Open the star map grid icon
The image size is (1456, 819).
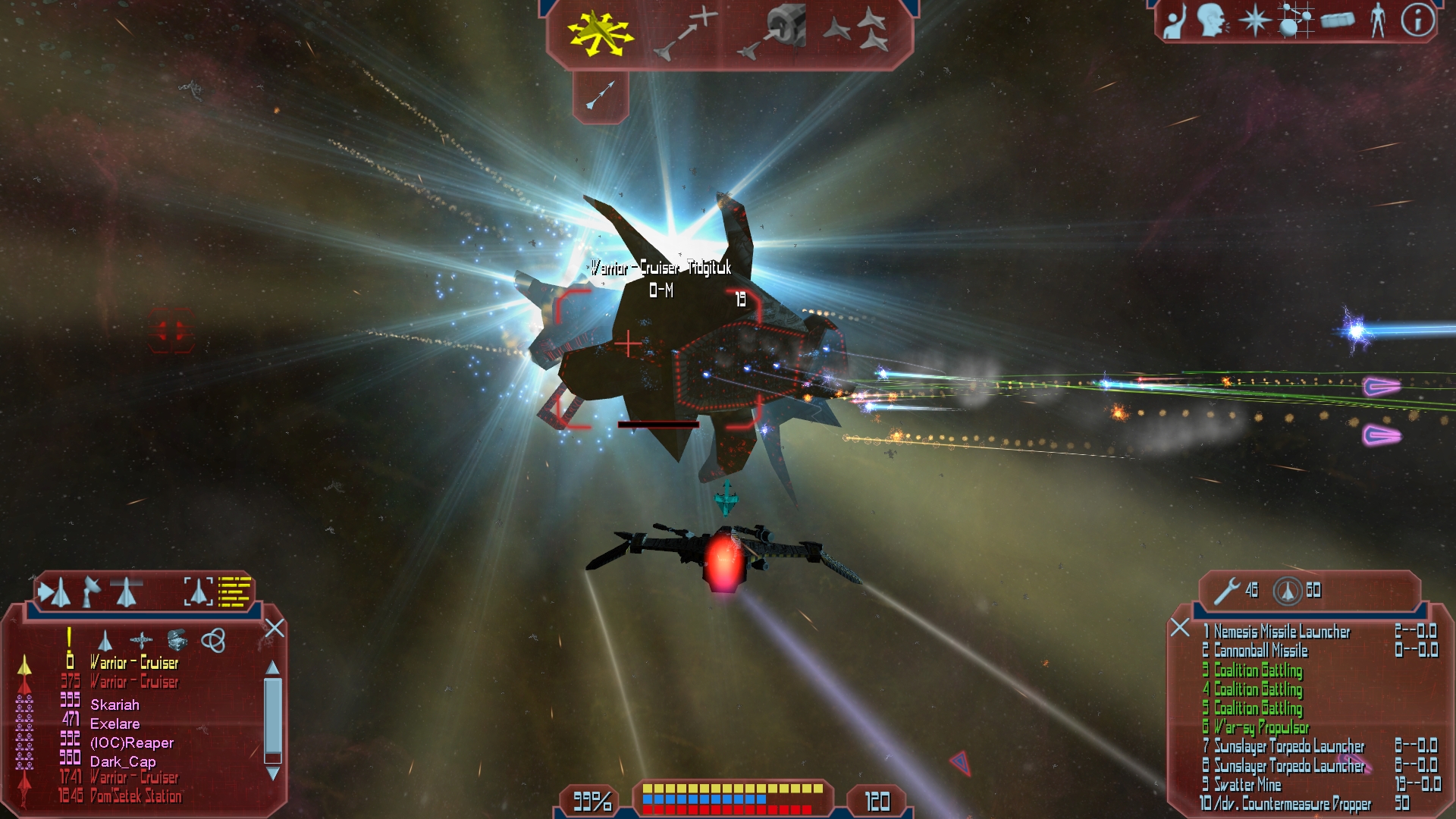pyautogui.click(x=1294, y=20)
